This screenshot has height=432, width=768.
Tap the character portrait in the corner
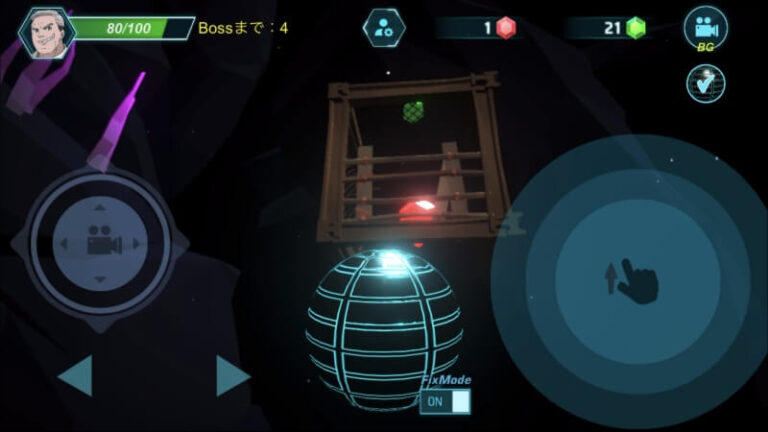45,32
